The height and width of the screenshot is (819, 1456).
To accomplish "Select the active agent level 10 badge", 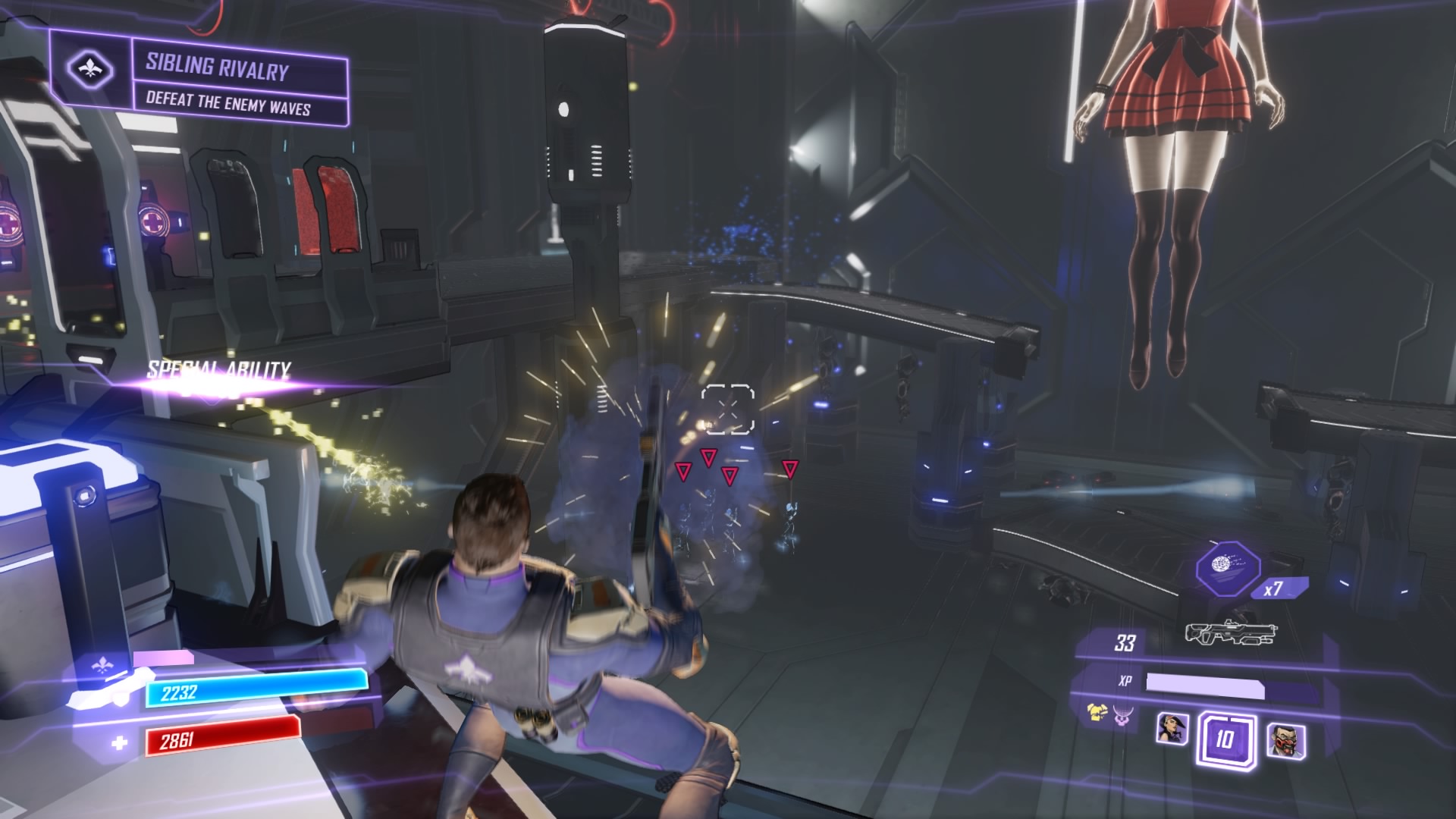I will pyautogui.click(x=1225, y=739).
